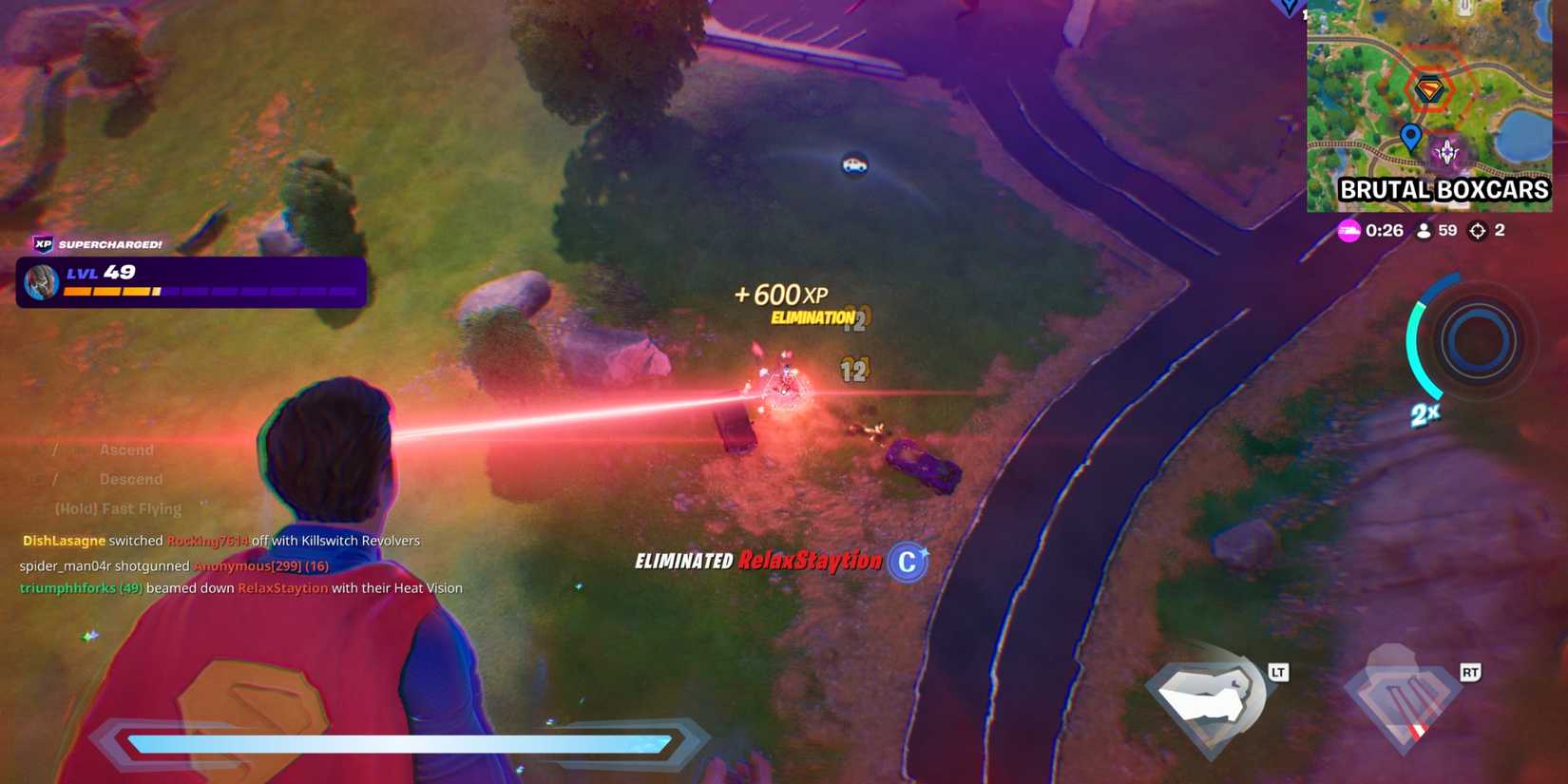1568x784 pixels.
Task: Click the white marker icon below the waypoint pin
Action: click(1446, 148)
